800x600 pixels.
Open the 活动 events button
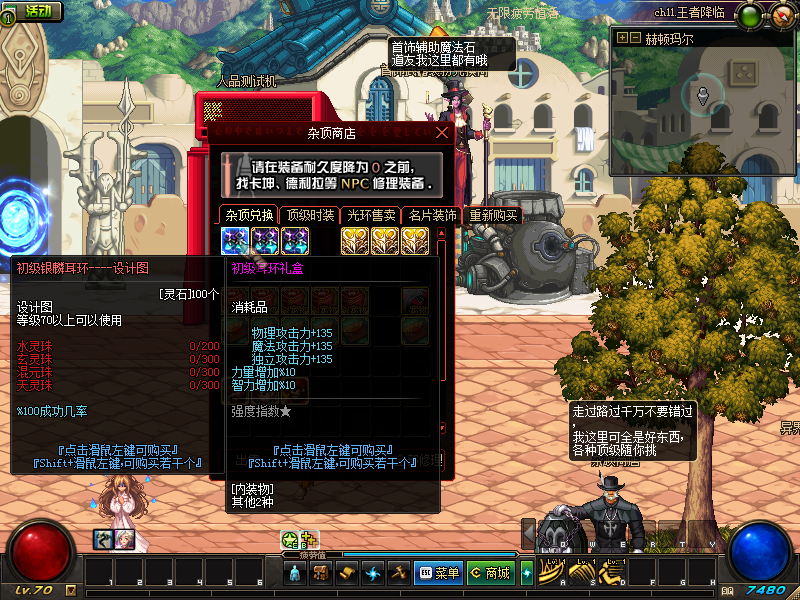(34, 12)
